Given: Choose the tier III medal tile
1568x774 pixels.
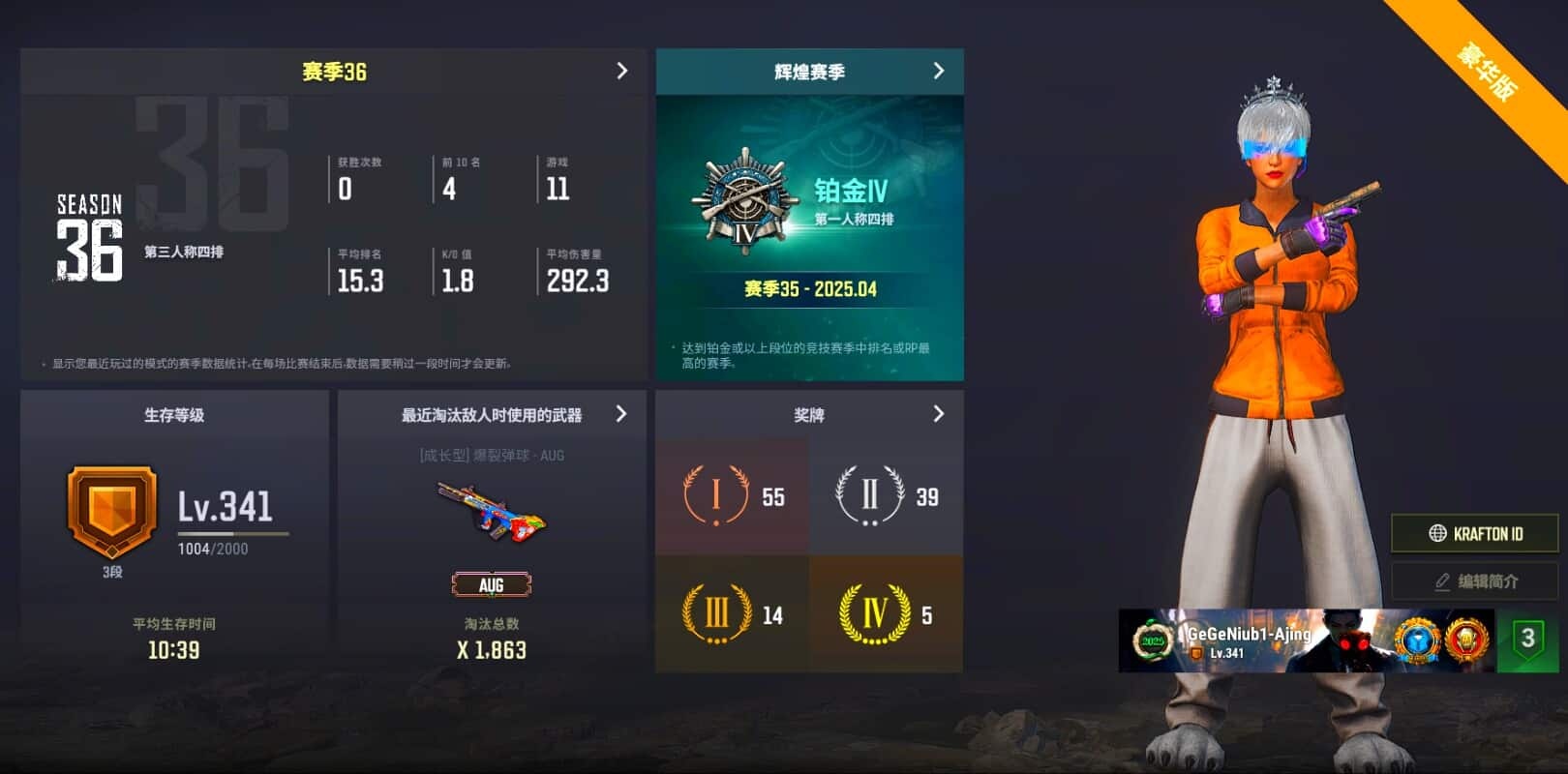Looking at the screenshot, I should [x=732, y=614].
